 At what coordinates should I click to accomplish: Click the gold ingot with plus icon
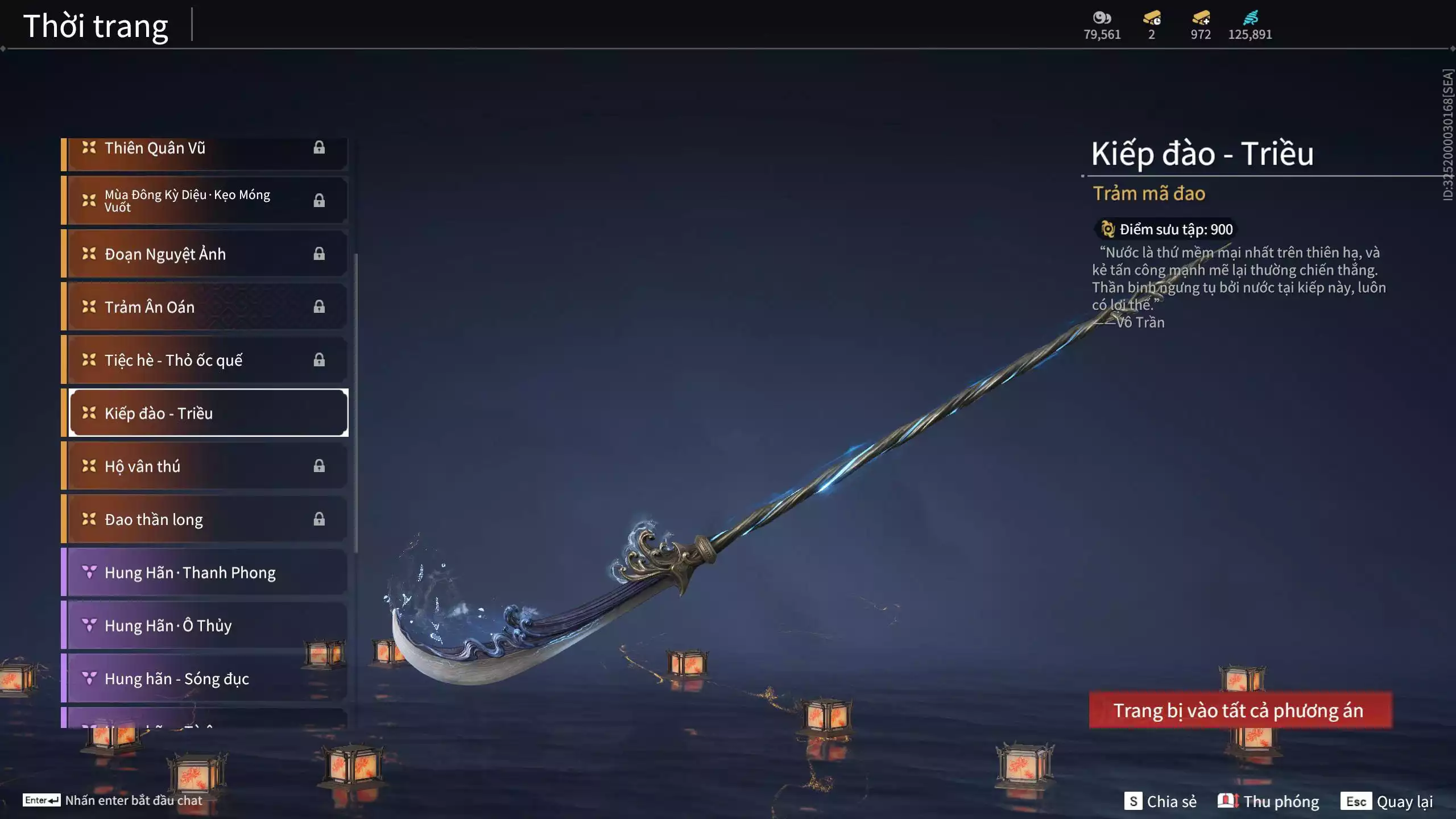pos(1201,18)
